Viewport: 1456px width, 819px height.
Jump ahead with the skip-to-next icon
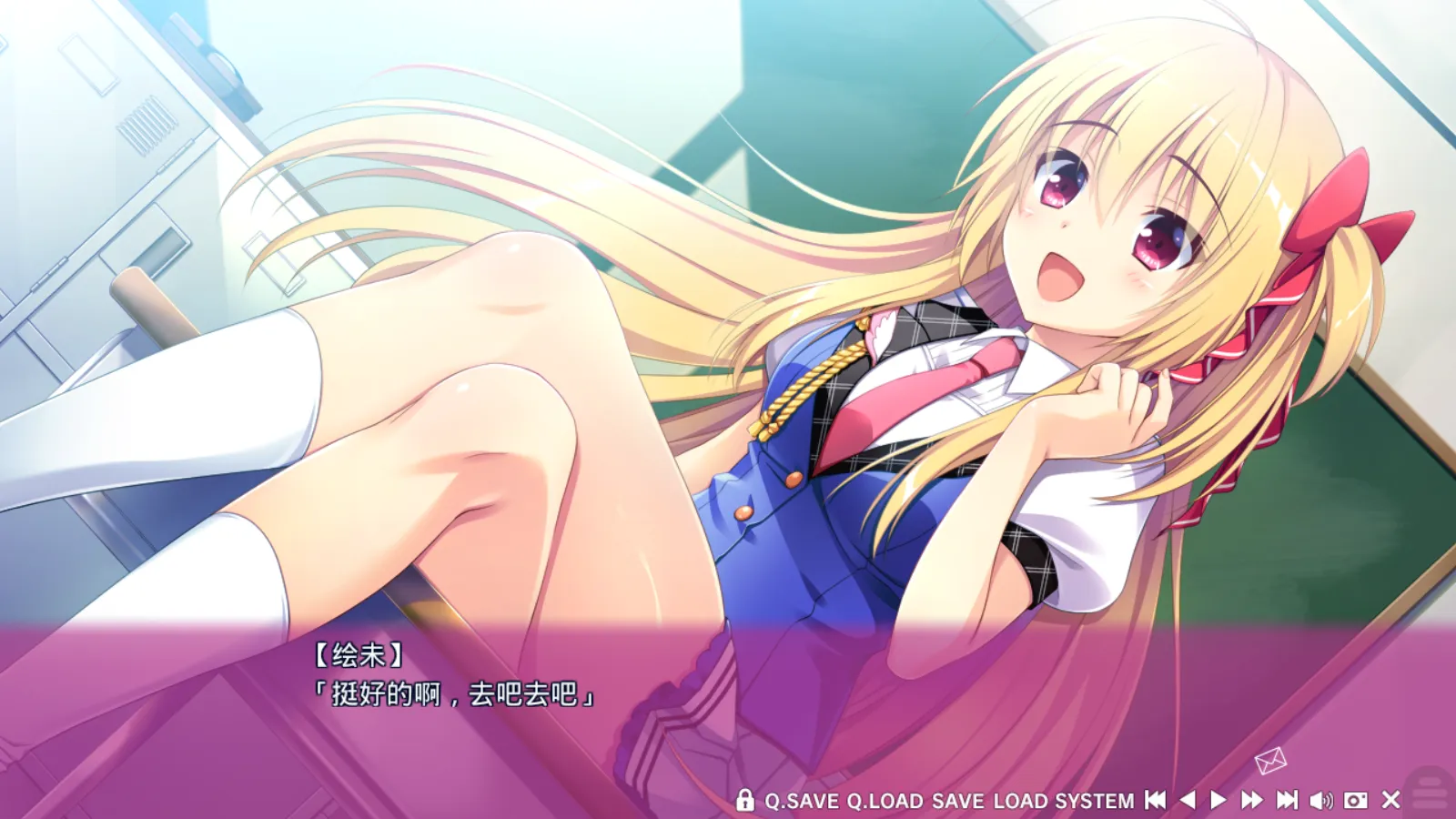pos(1287,800)
